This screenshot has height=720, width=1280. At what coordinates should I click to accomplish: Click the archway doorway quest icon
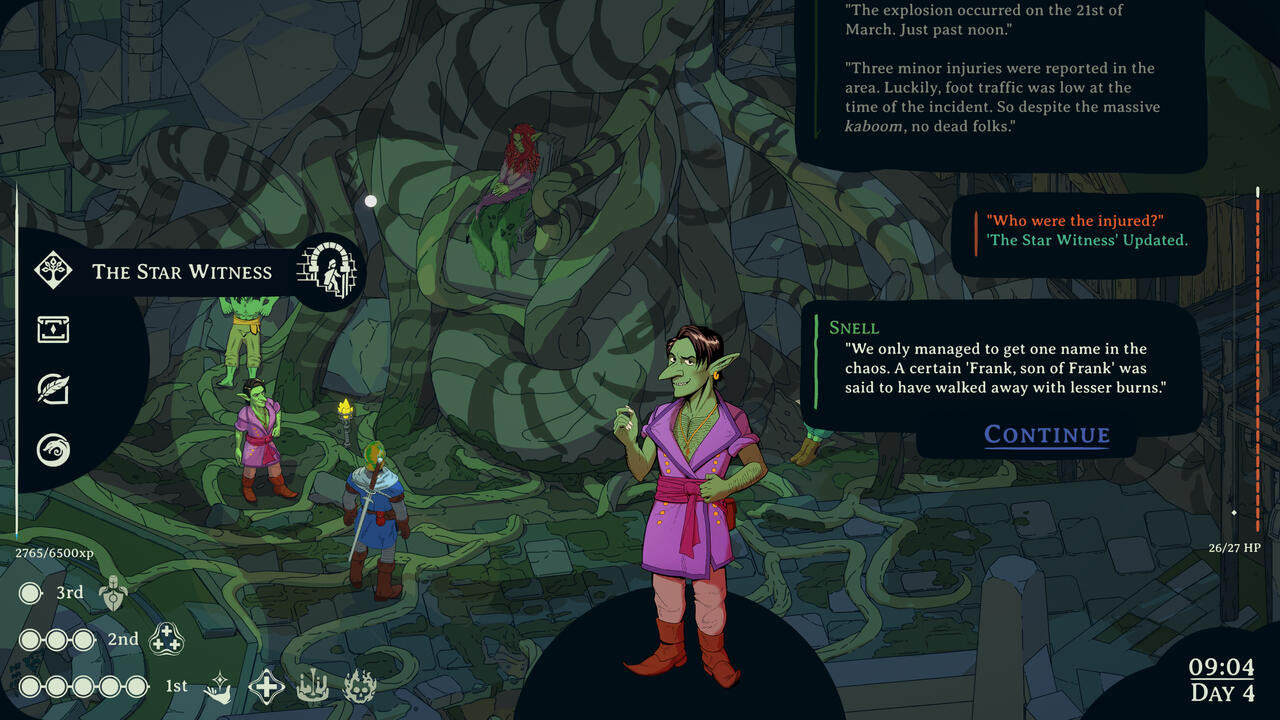[327, 271]
